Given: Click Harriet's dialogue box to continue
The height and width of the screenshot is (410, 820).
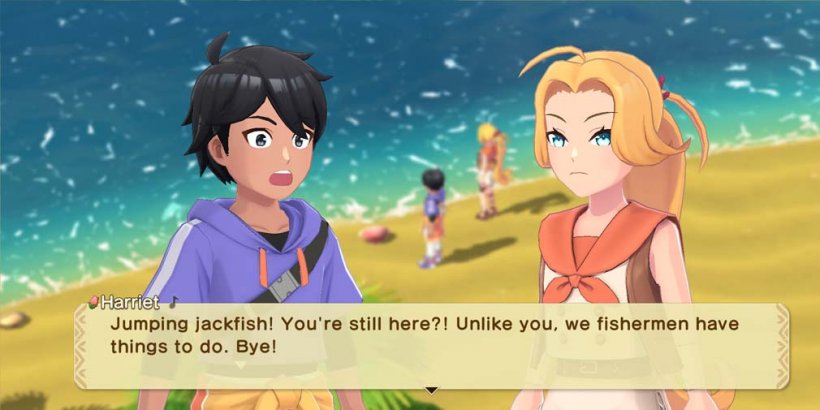Looking at the screenshot, I should click(430, 345).
